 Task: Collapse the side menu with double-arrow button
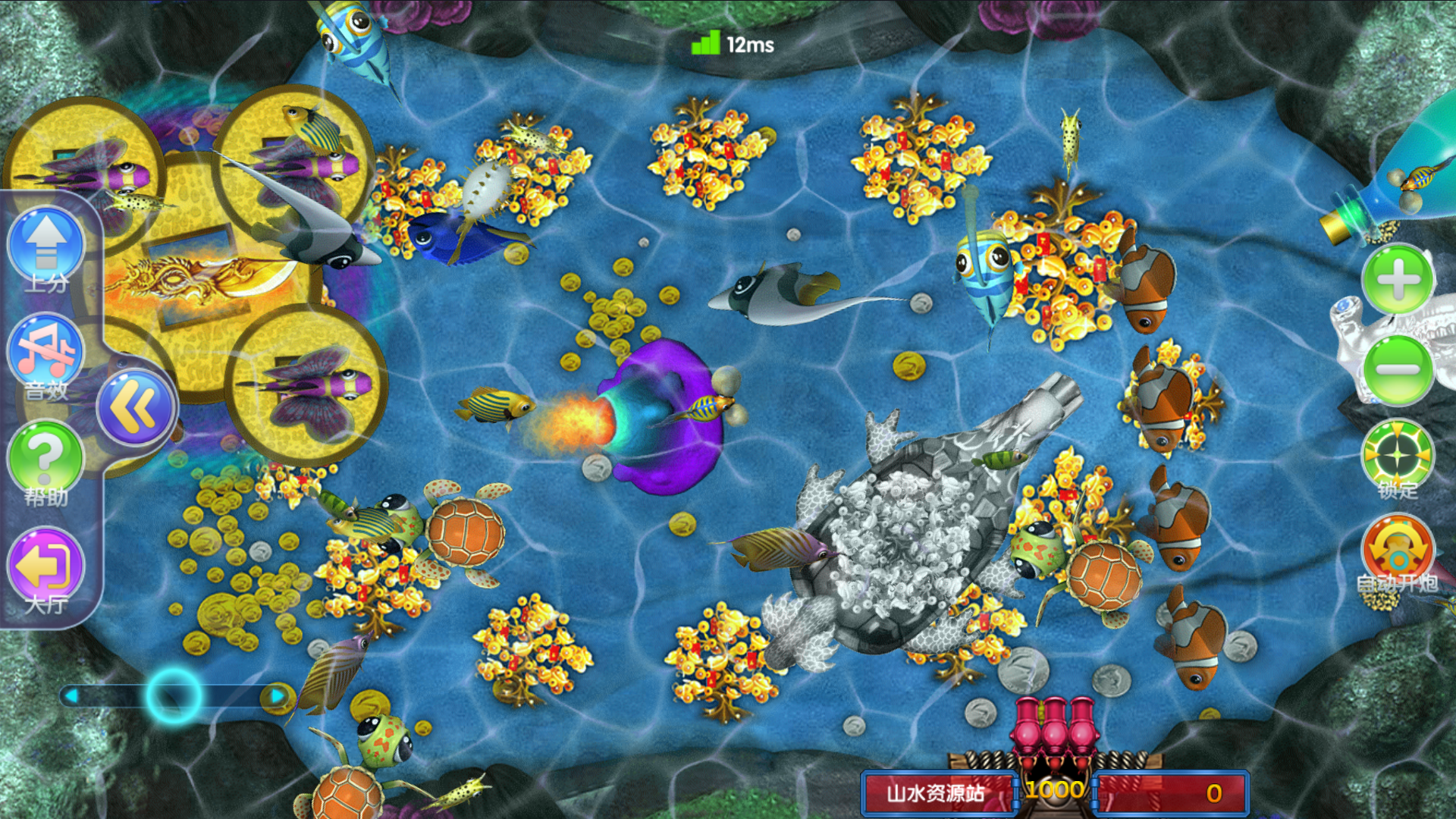(136, 407)
